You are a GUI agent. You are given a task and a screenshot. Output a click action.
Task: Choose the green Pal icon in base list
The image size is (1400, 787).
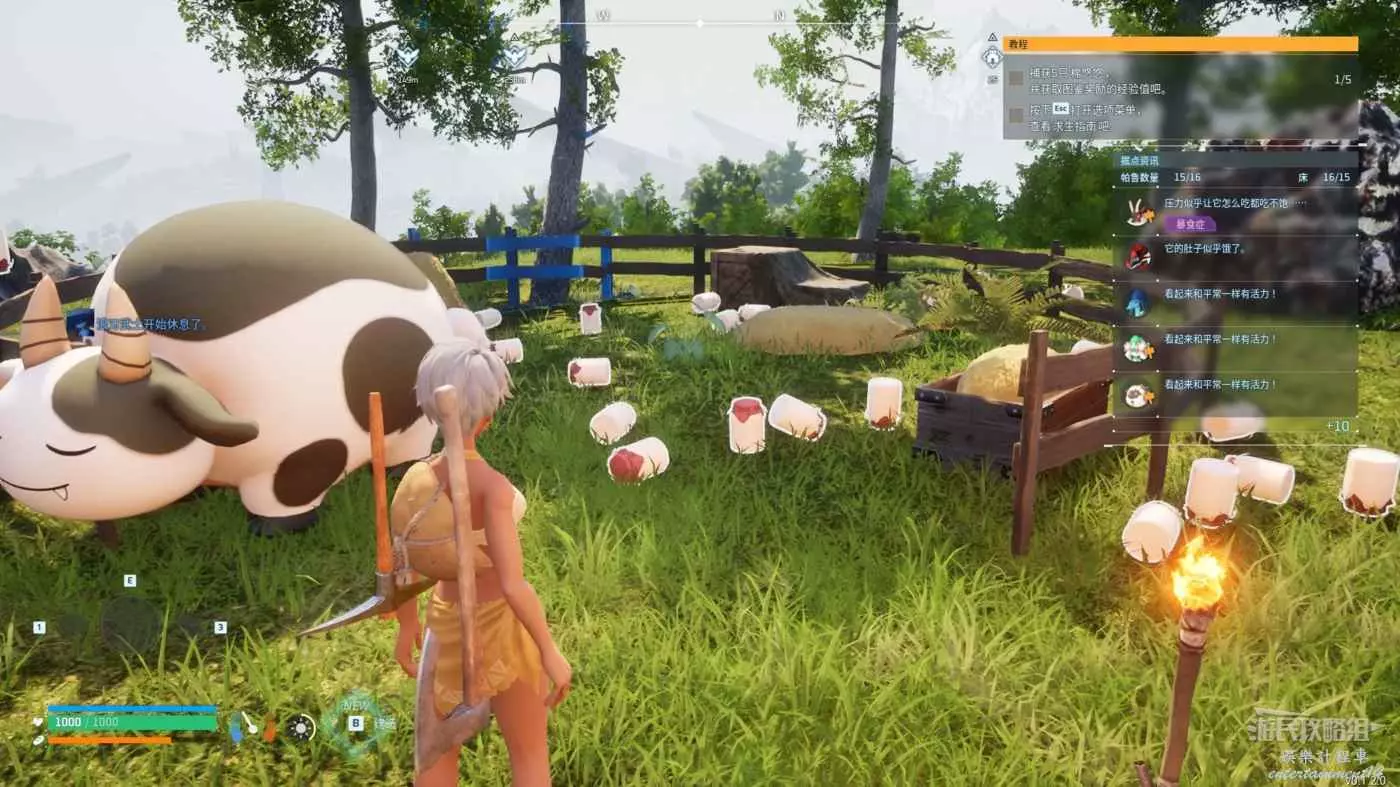[1137, 347]
